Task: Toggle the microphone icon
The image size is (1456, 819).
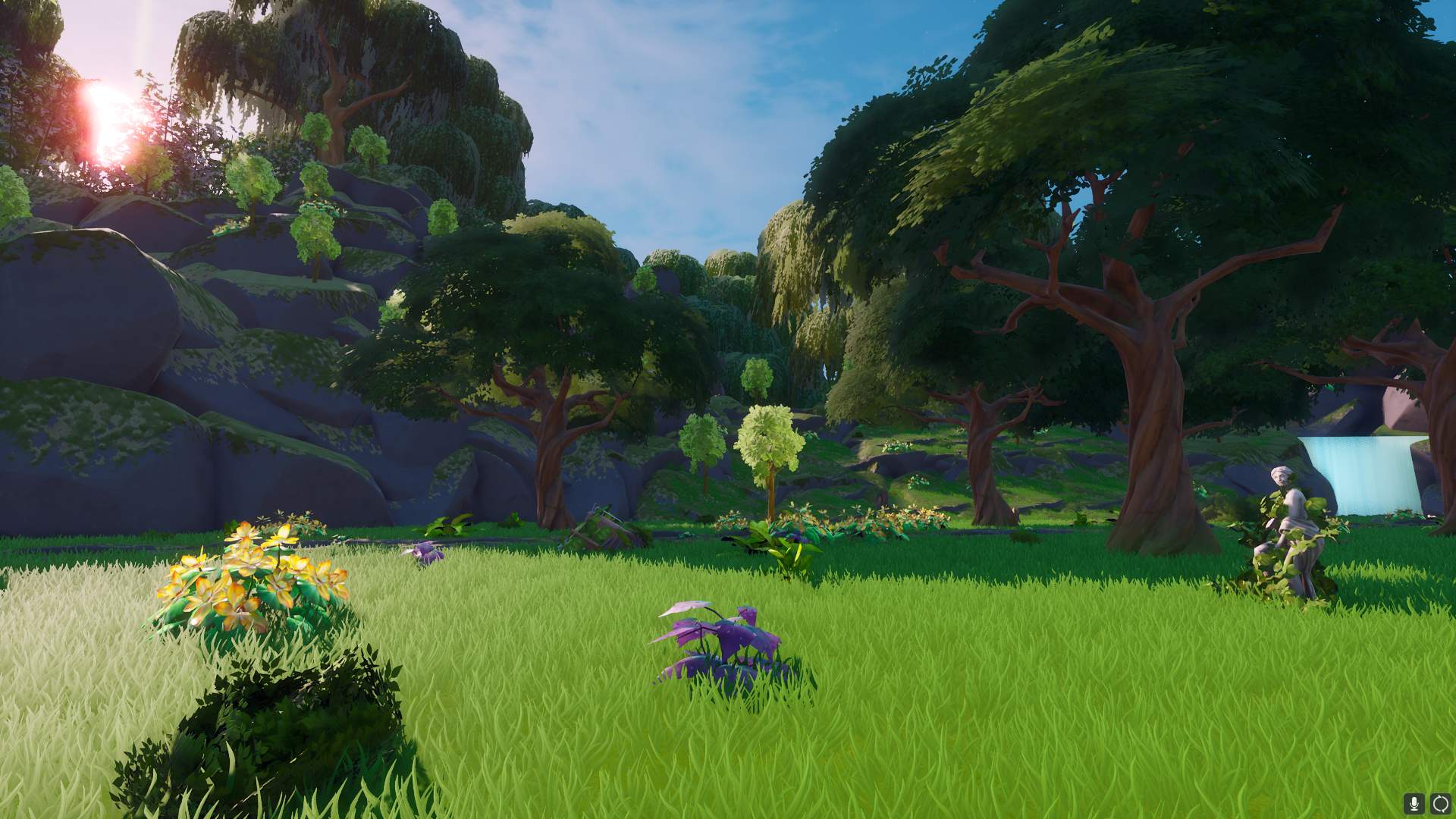Action: pyautogui.click(x=1413, y=803)
